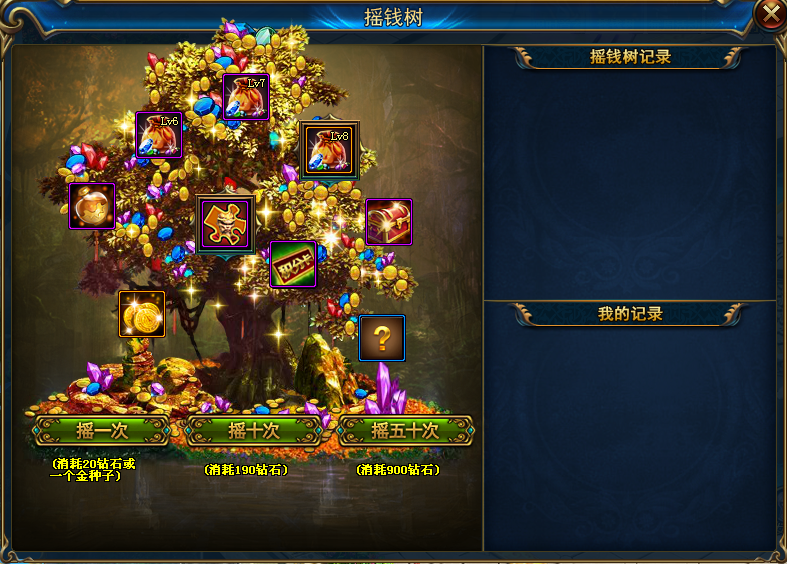
Task: Inspect the red treasure chest reward icon
Action: (389, 221)
